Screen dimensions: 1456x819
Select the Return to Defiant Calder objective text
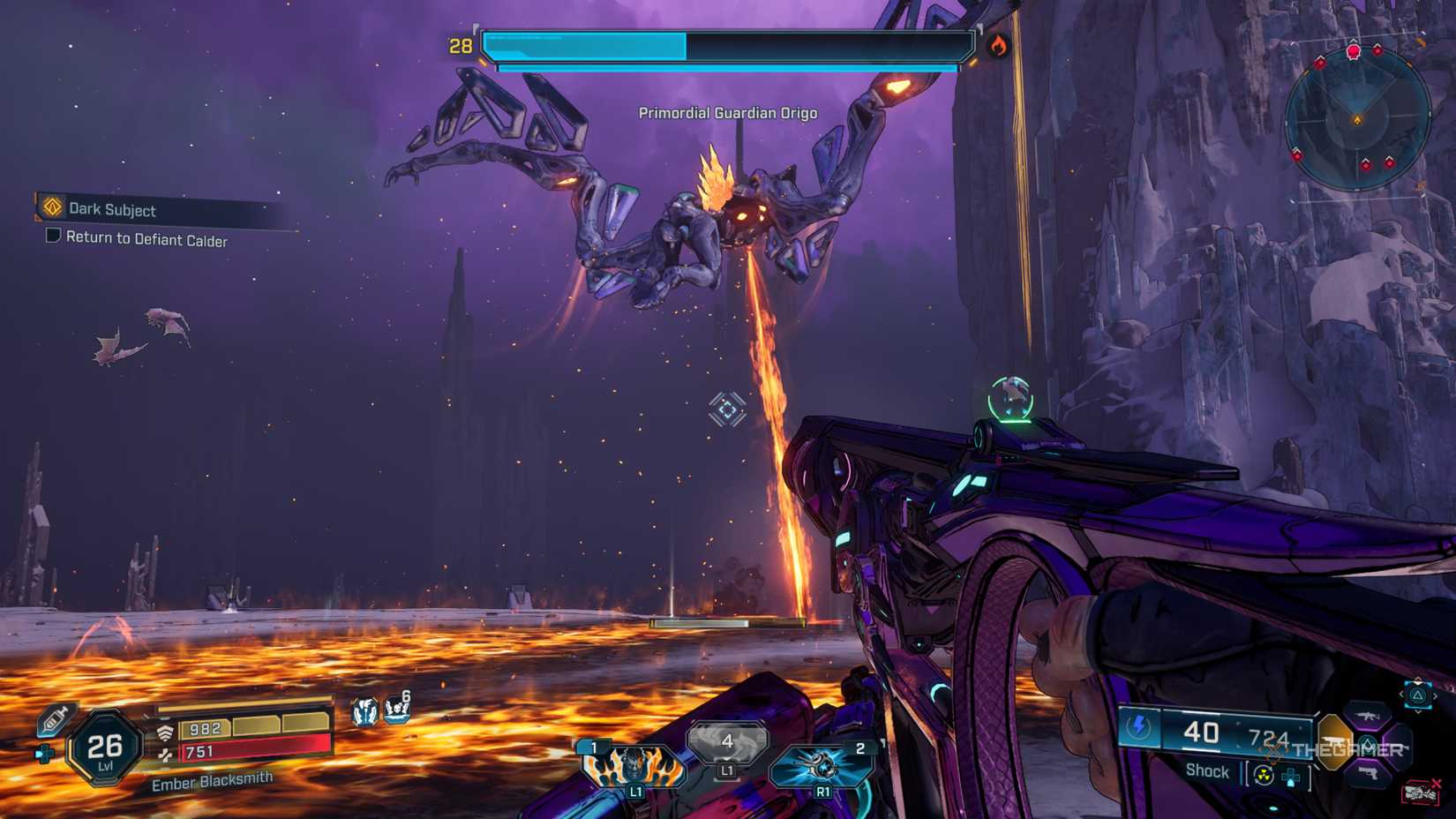146,240
